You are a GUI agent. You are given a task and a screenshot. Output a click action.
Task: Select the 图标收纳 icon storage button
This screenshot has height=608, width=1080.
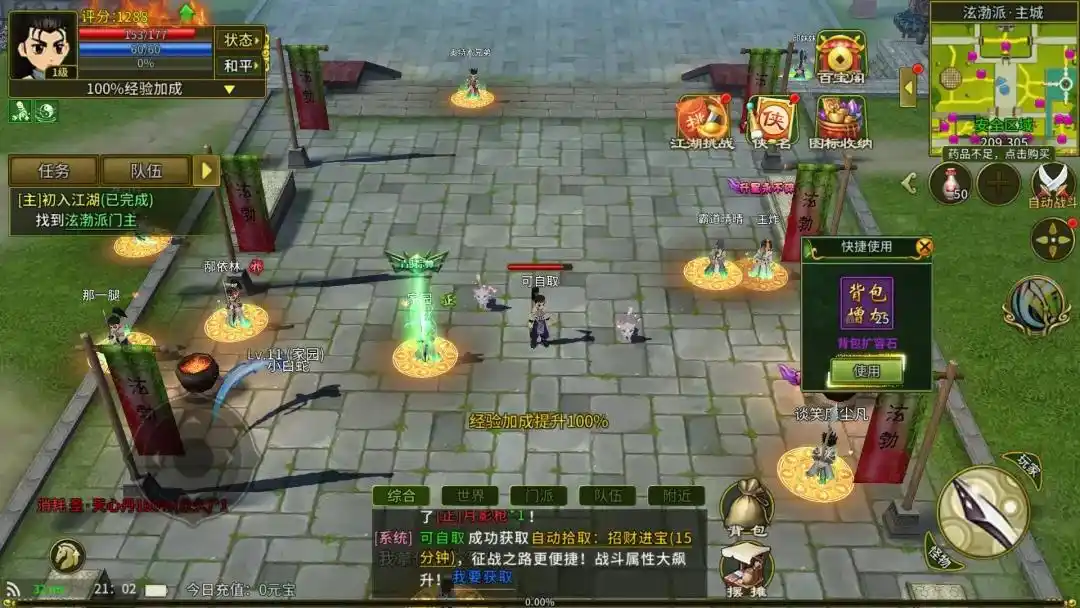point(840,121)
